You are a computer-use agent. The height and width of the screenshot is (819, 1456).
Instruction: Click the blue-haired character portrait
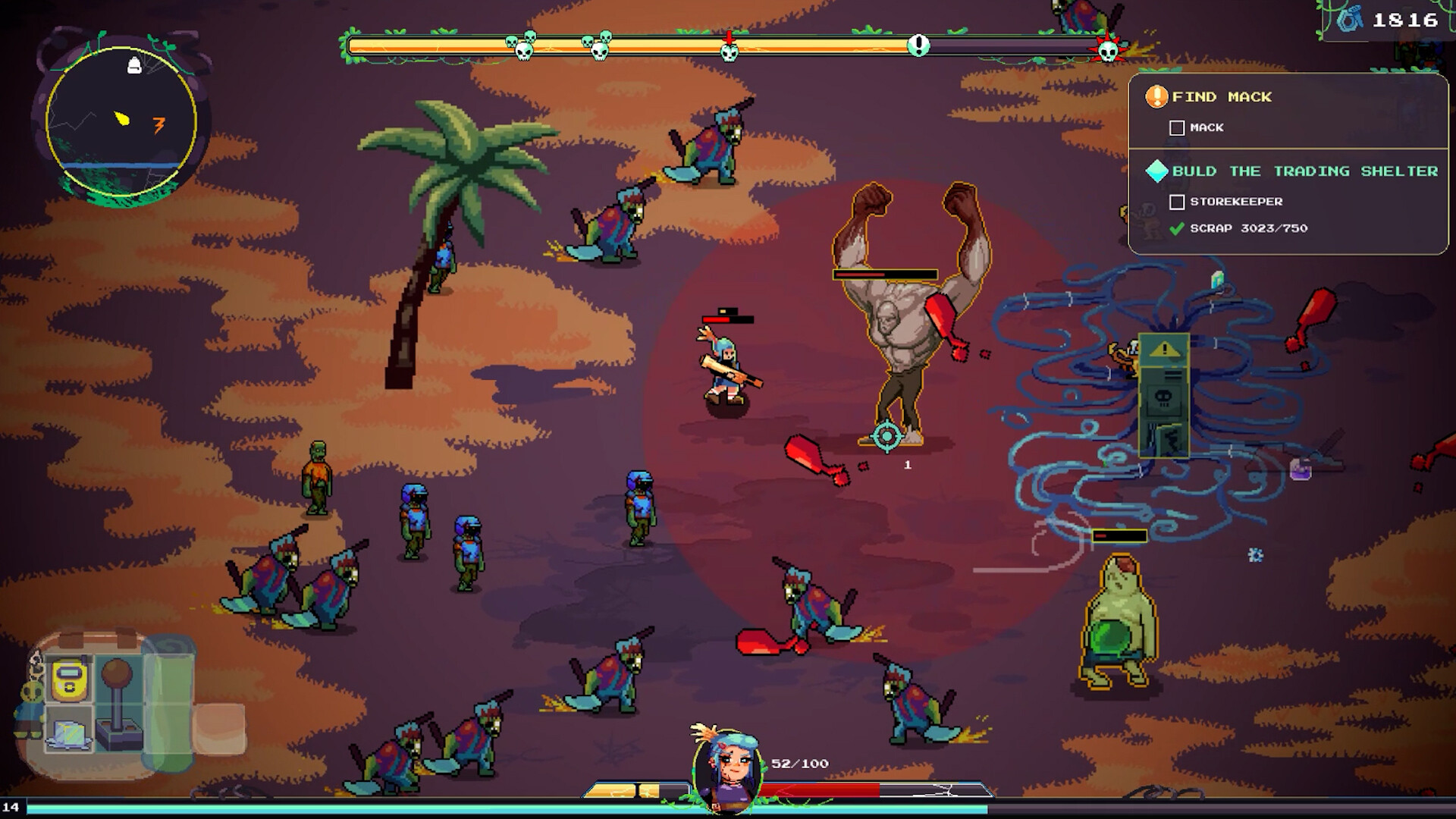click(726, 768)
